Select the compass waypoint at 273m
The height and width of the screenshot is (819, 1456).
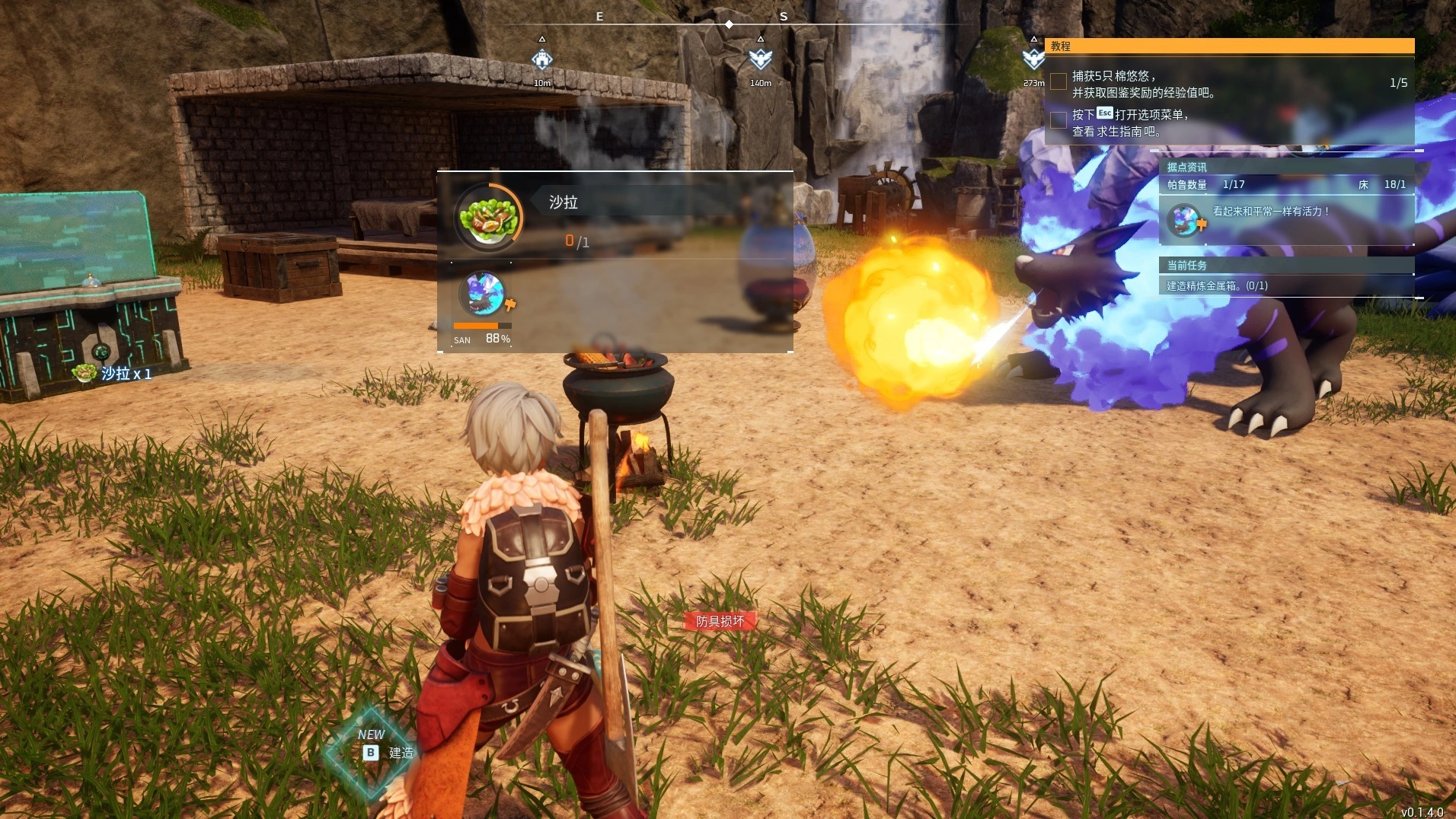point(1033,59)
